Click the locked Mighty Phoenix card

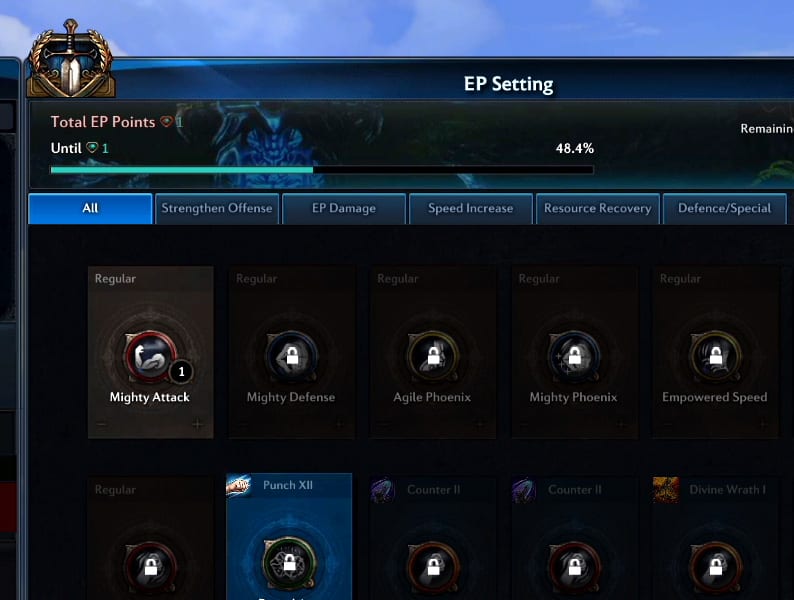[x=573, y=352]
